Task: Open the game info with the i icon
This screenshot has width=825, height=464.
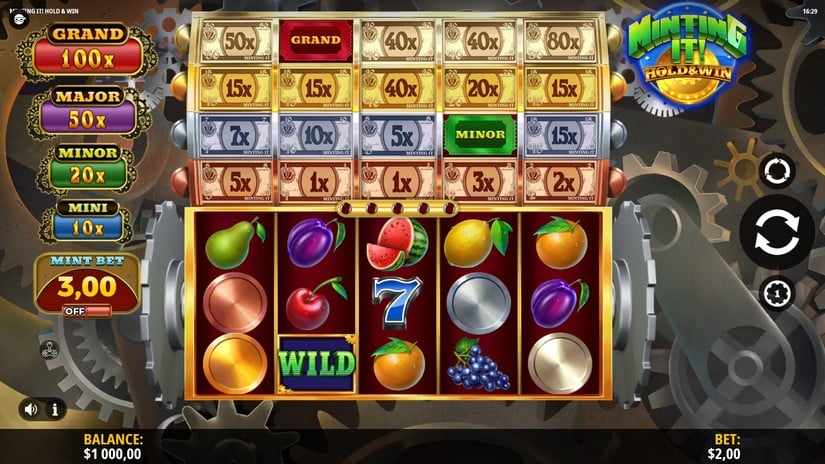Action: (54, 409)
